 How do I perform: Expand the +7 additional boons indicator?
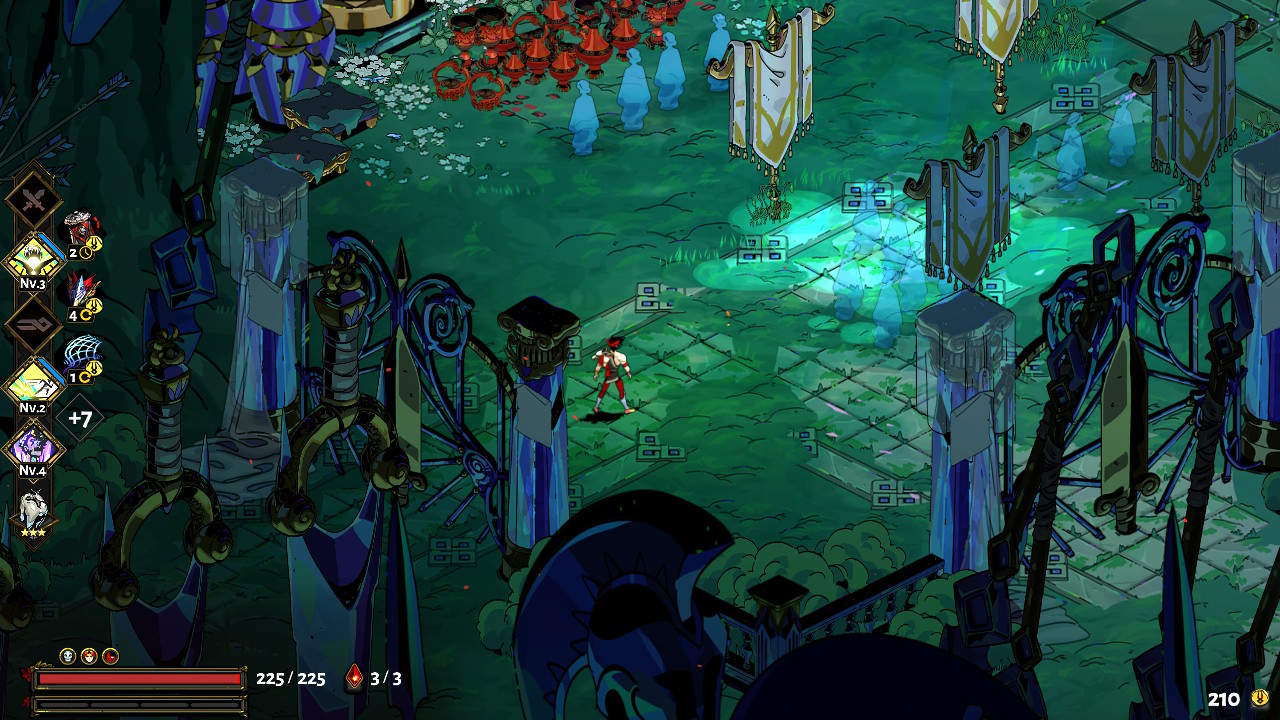[80, 418]
